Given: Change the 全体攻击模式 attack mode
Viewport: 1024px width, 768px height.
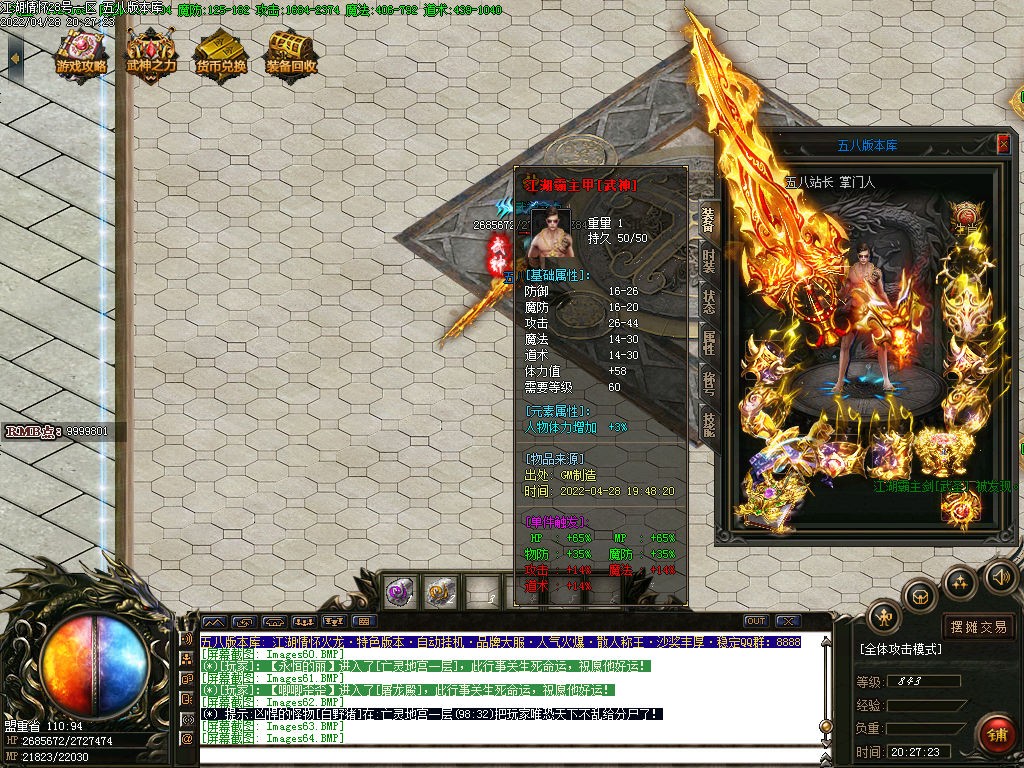Looking at the screenshot, I should (900, 649).
